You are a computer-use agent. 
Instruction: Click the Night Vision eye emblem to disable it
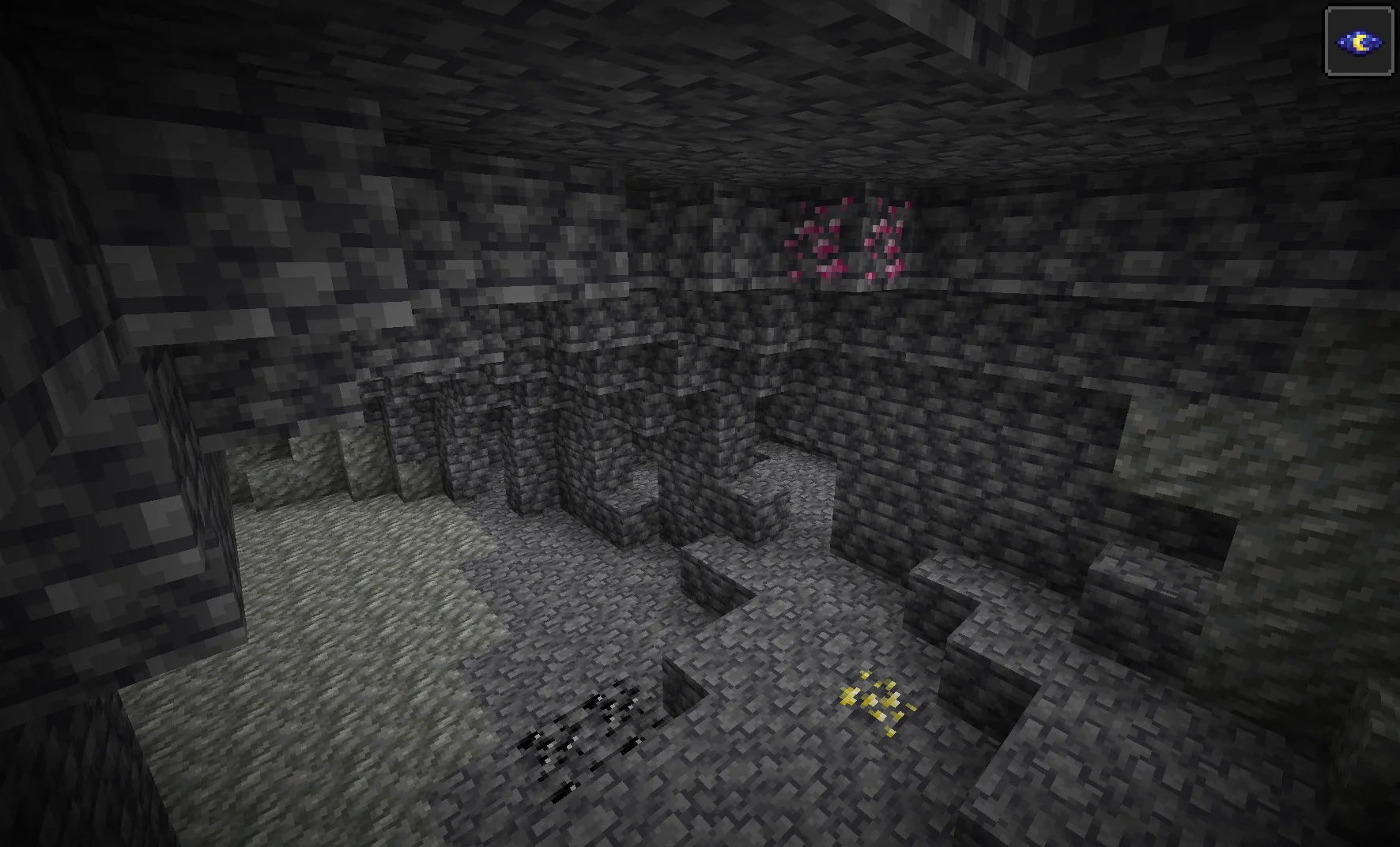1358,41
